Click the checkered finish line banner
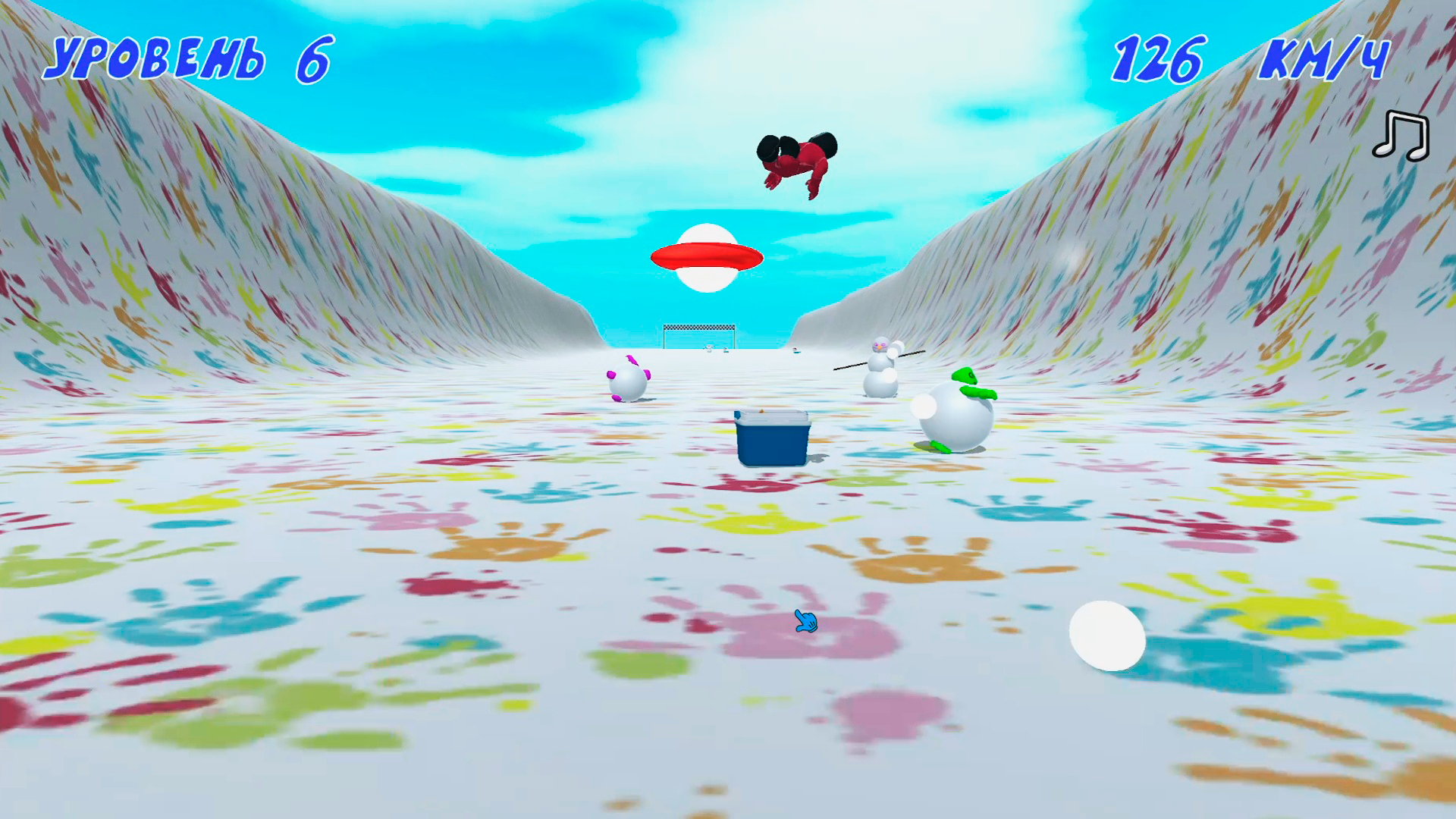This screenshot has width=1456, height=819. tap(698, 327)
